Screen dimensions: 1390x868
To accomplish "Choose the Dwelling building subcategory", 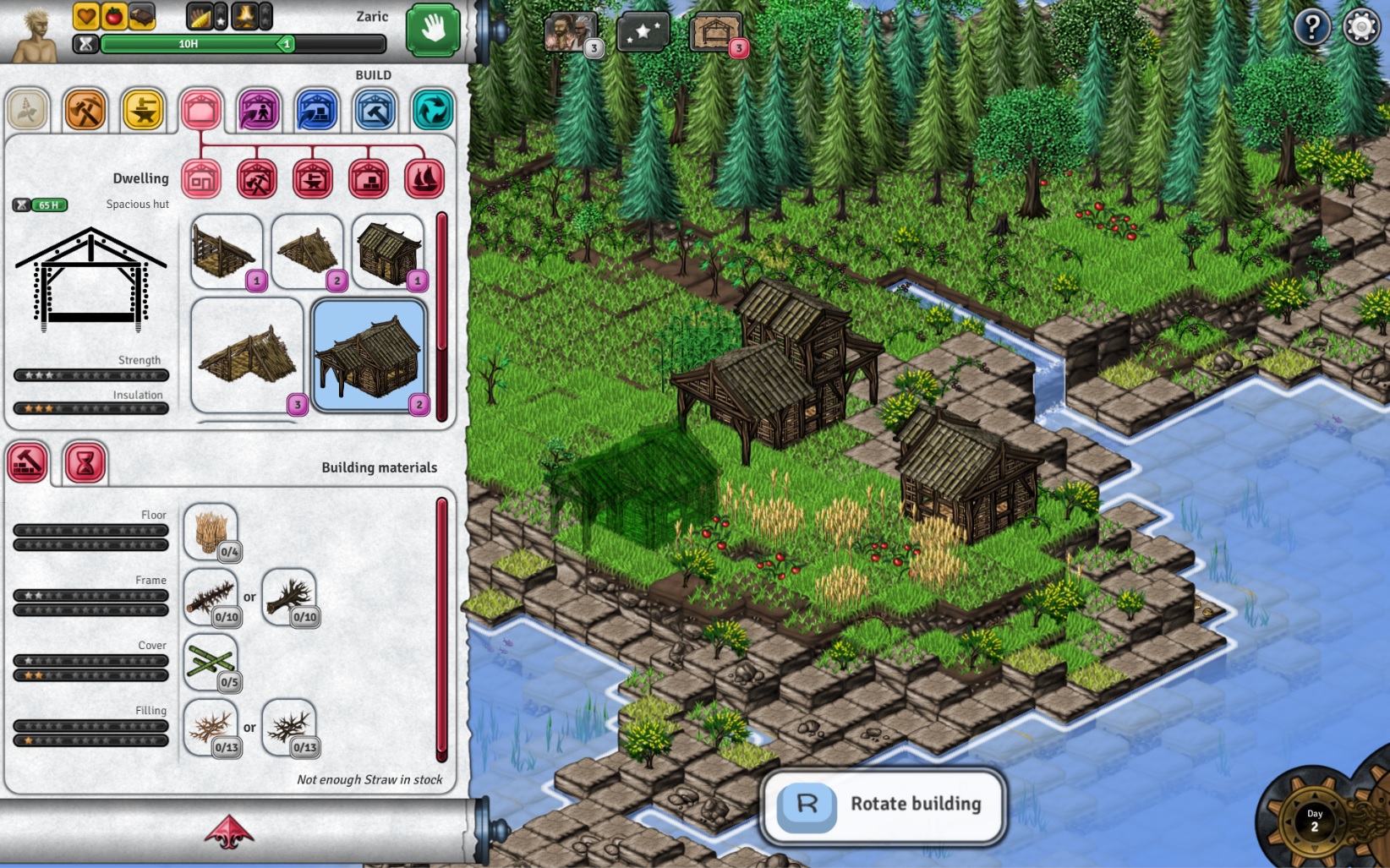I will (x=200, y=179).
